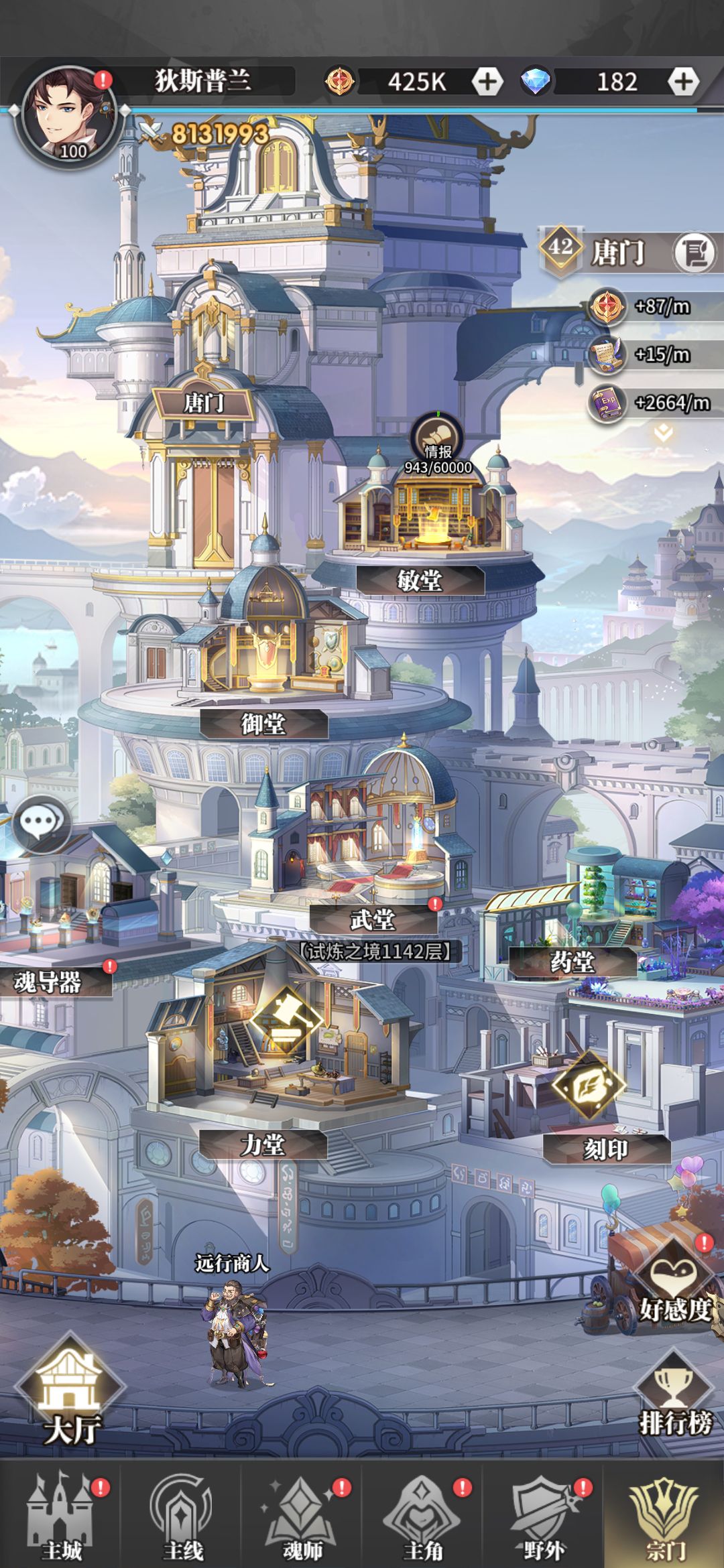Switch to the 主城 main city tab
The height and width of the screenshot is (1568, 724).
[x=62, y=1518]
